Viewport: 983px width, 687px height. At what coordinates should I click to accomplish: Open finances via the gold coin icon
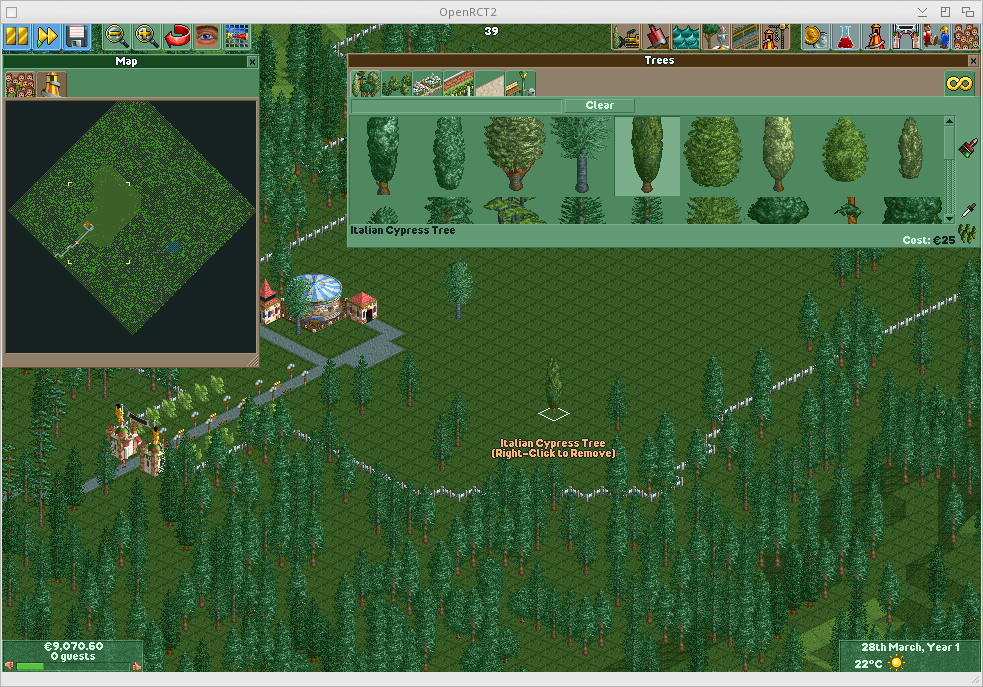click(x=815, y=38)
